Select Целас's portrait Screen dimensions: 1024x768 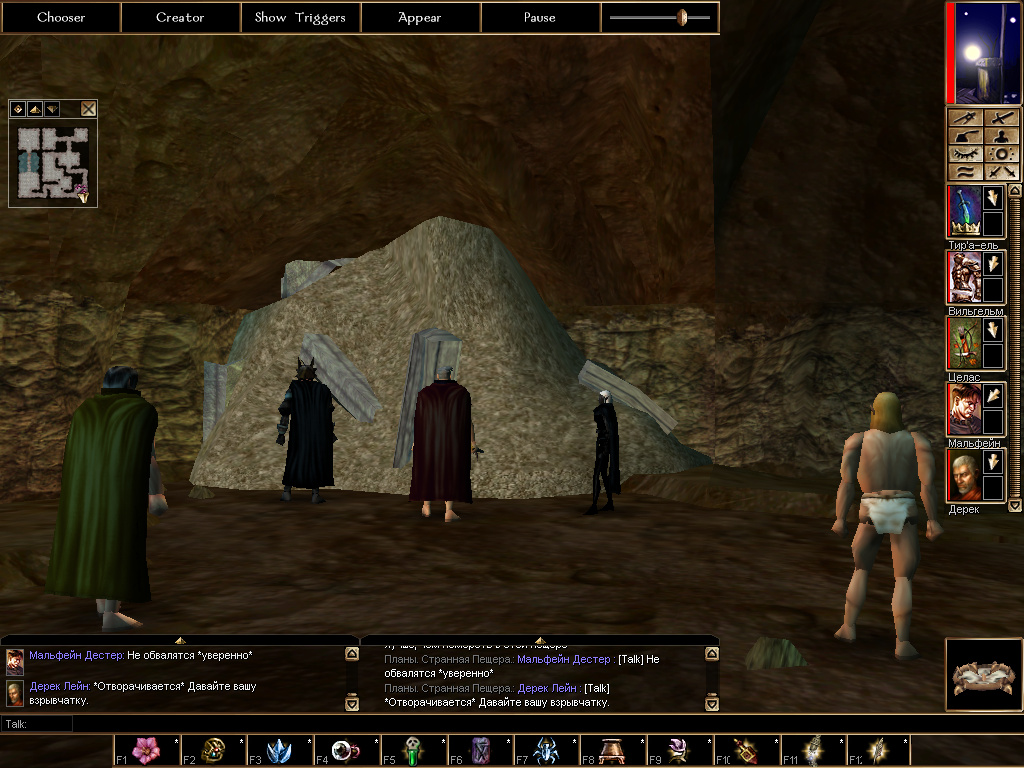coord(964,343)
